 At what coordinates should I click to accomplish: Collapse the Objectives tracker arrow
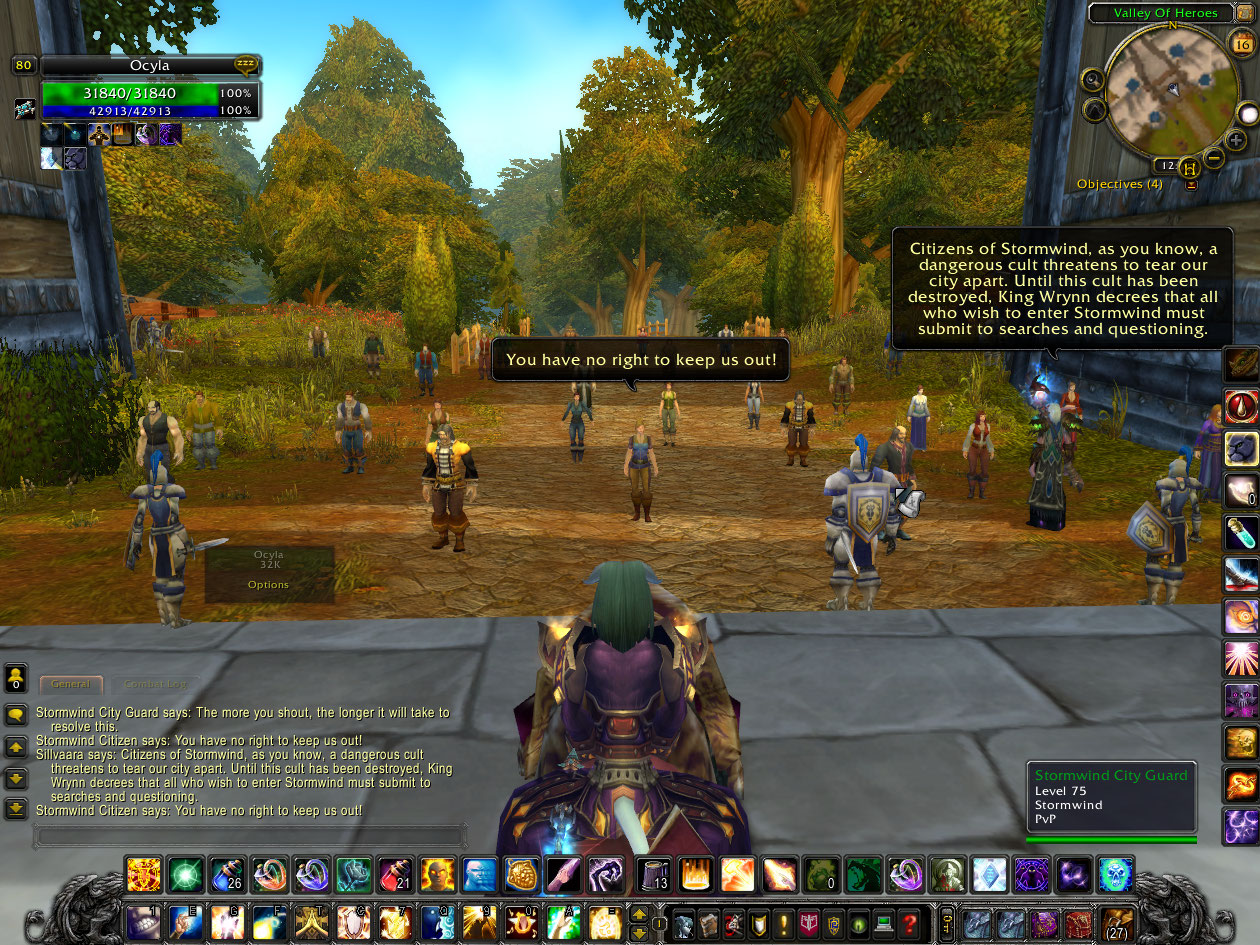1190,185
